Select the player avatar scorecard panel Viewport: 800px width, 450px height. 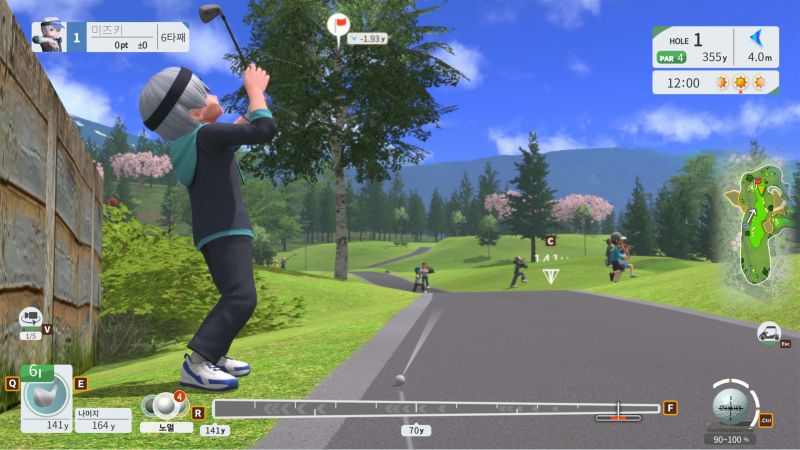coord(110,37)
